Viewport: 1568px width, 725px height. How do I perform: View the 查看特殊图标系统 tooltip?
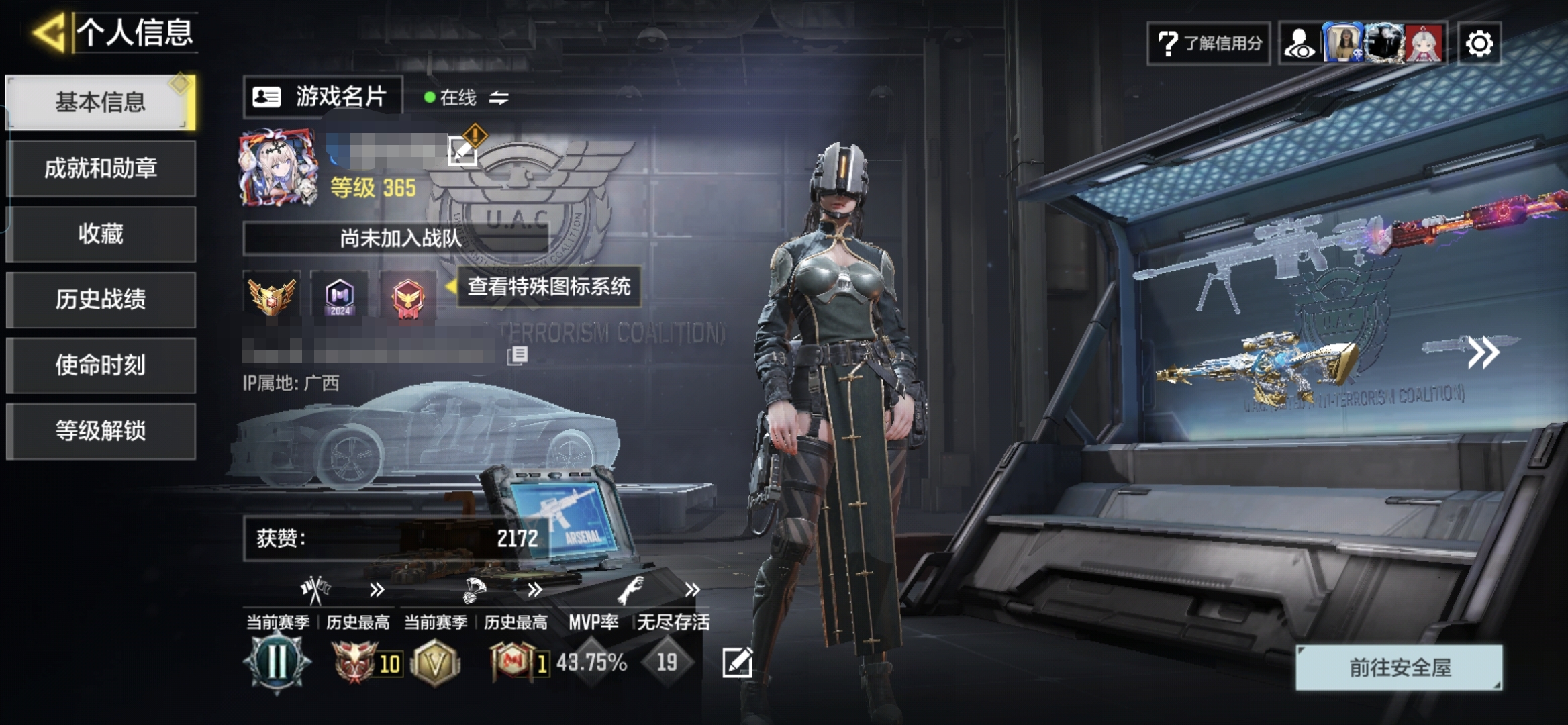click(548, 287)
